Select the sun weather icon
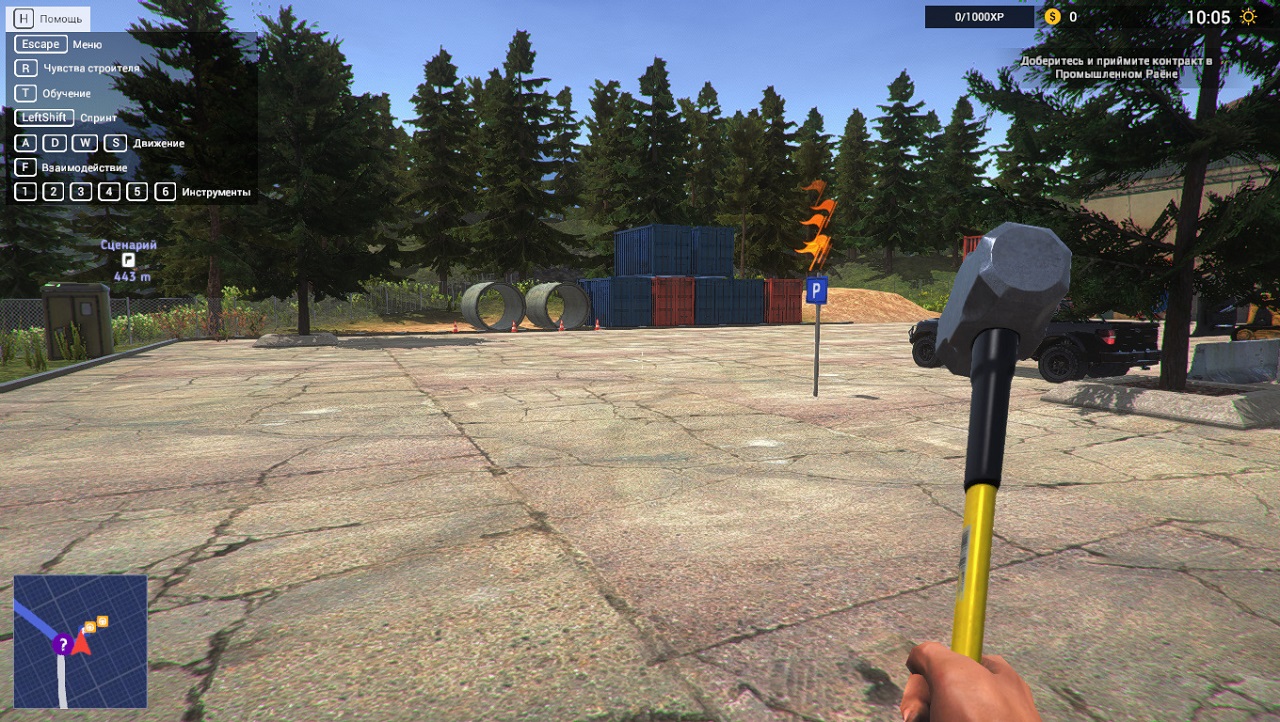The height and width of the screenshot is (722, 1280). (x=1249, y=17)
